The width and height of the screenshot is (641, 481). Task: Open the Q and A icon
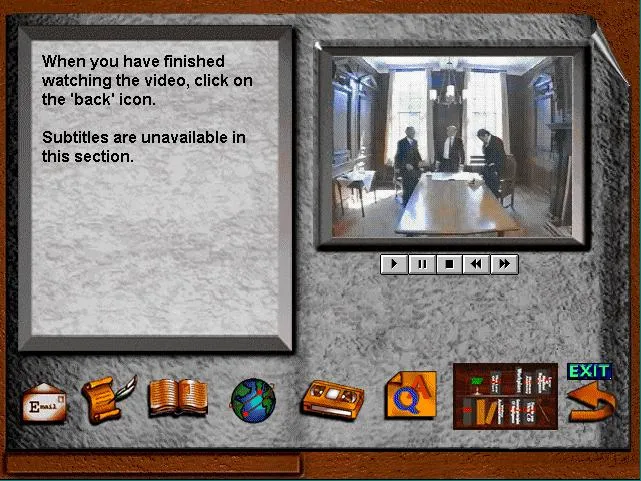click(x=411, y=395)
